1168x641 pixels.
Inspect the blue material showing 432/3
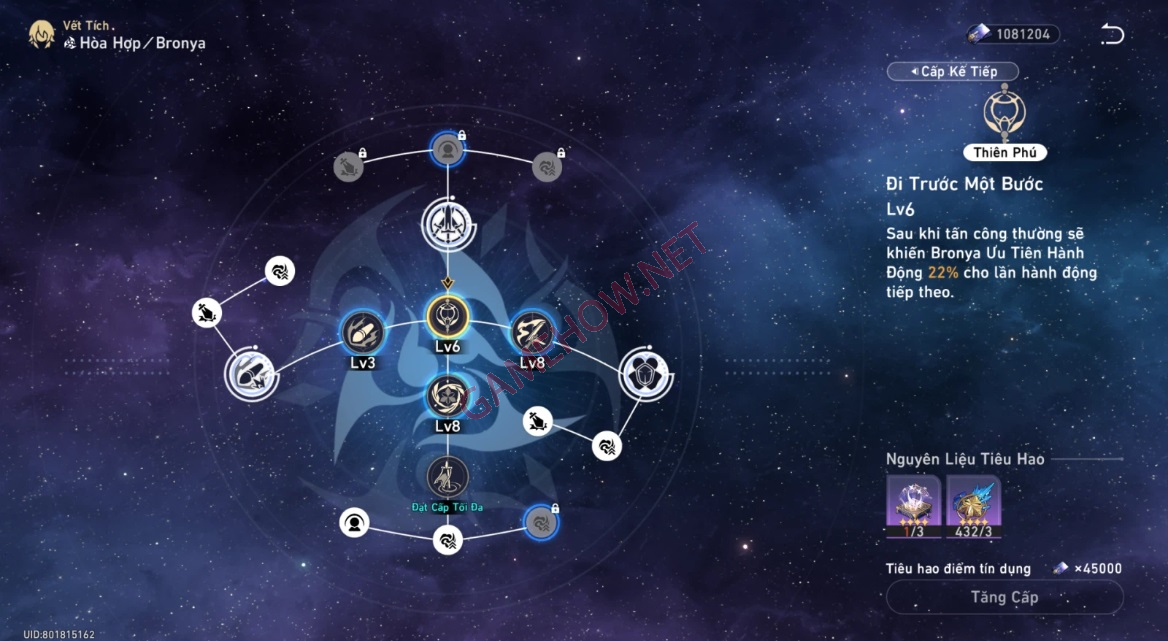pyautogui.click(x=974, y=503)
